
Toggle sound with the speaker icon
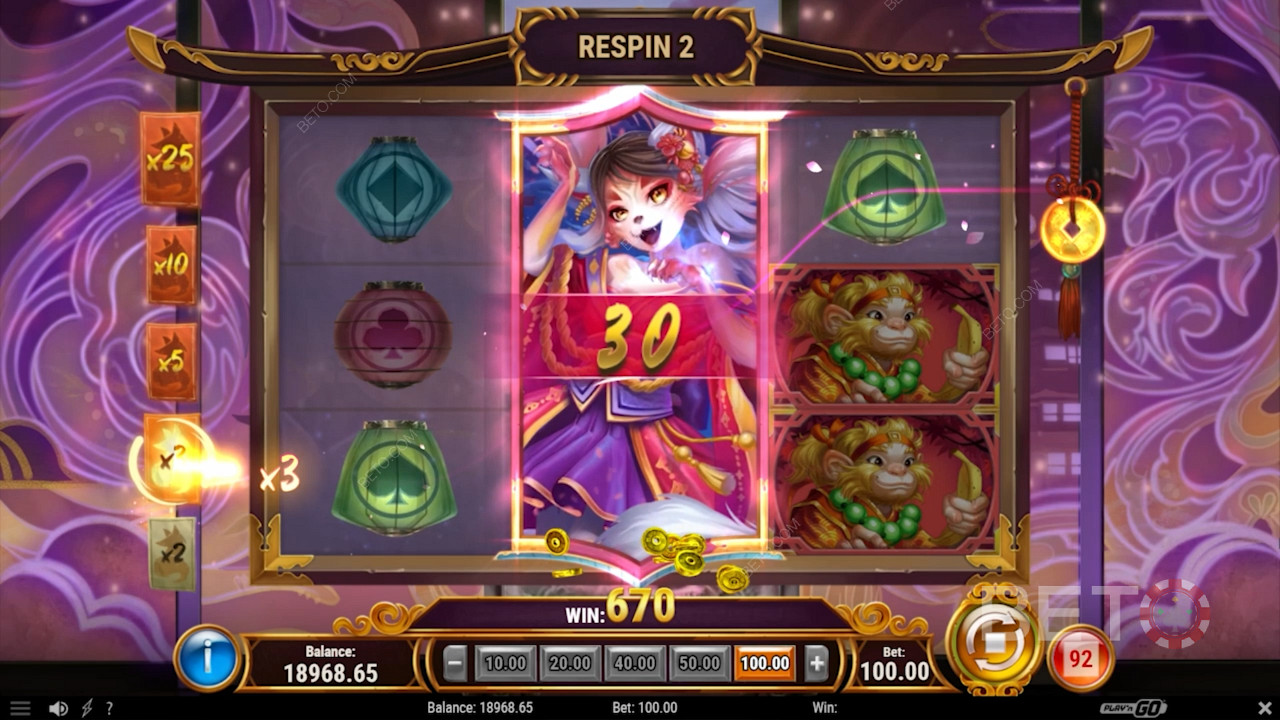(59, 708)
